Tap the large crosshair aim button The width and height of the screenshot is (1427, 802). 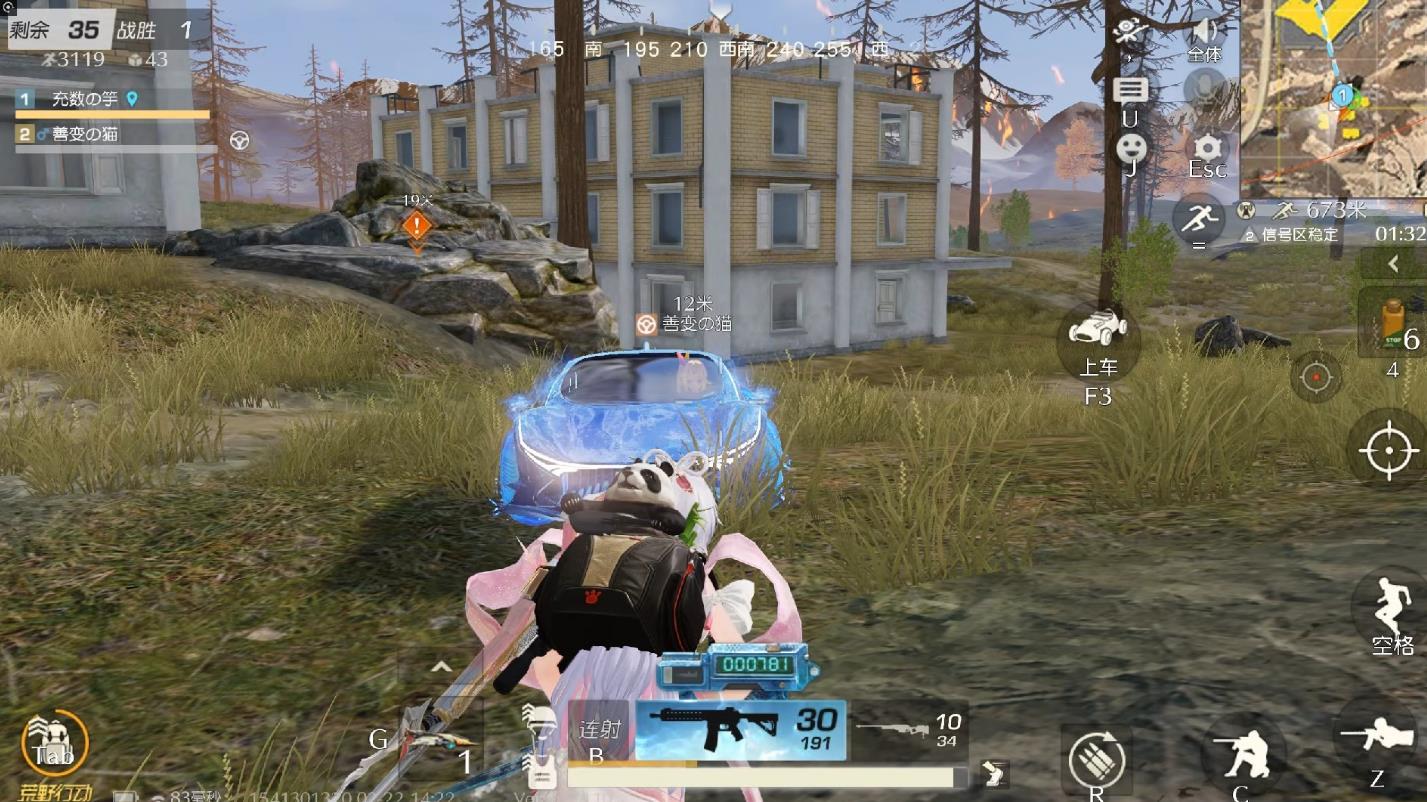coord(1387,449)
